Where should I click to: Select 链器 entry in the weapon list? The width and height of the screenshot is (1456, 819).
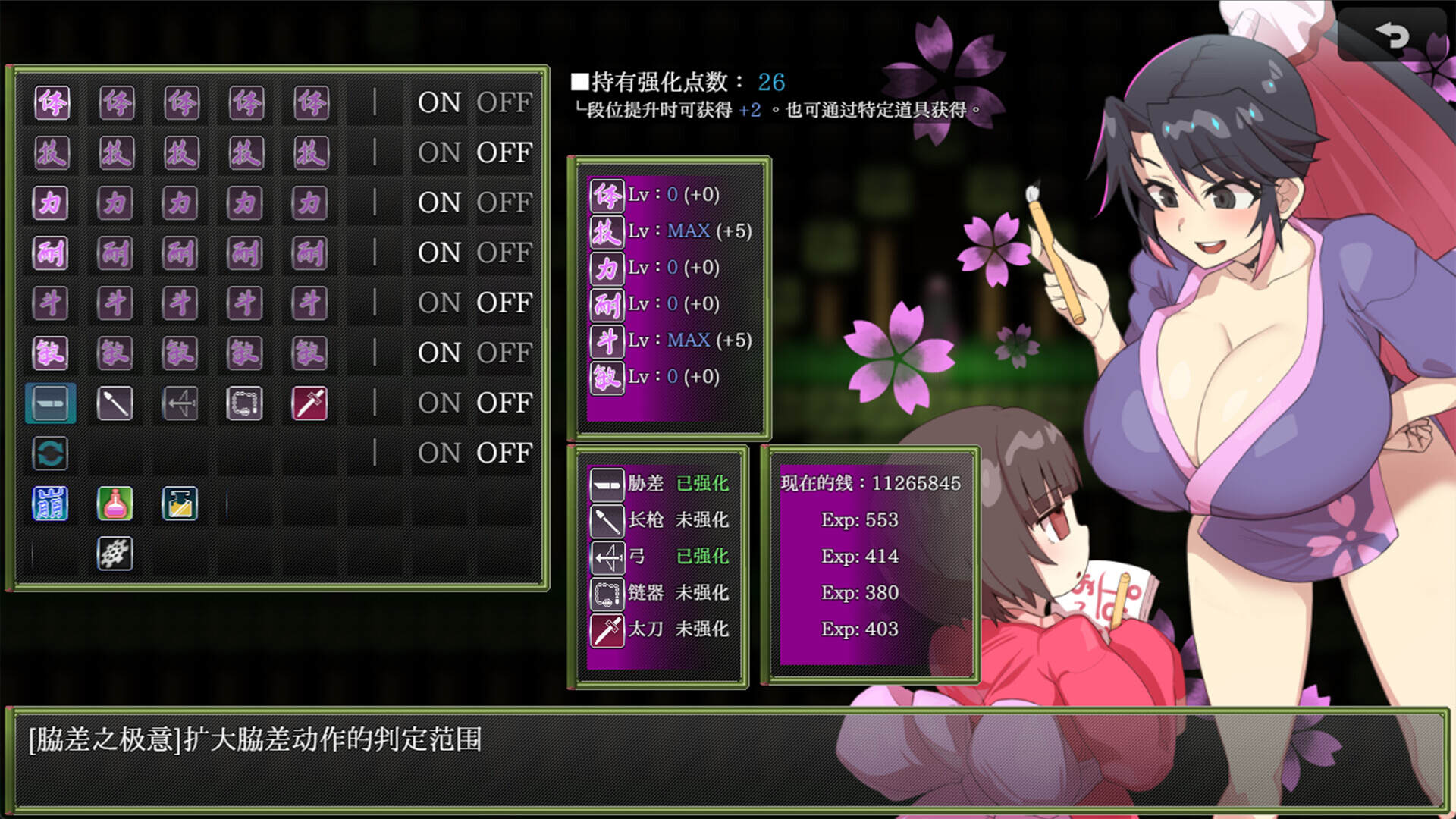[646, 594]
